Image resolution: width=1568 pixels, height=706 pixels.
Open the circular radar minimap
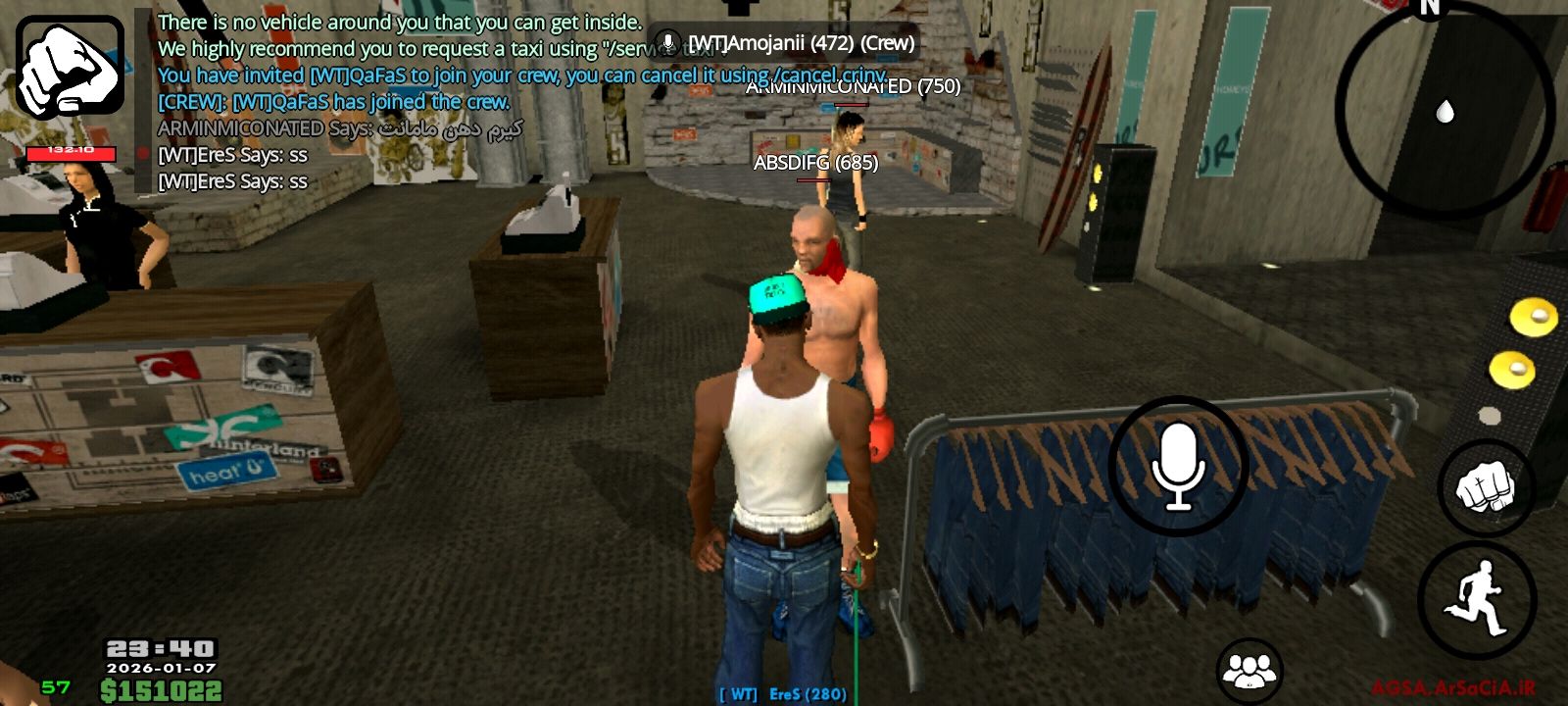click(x=1444, y=110)
